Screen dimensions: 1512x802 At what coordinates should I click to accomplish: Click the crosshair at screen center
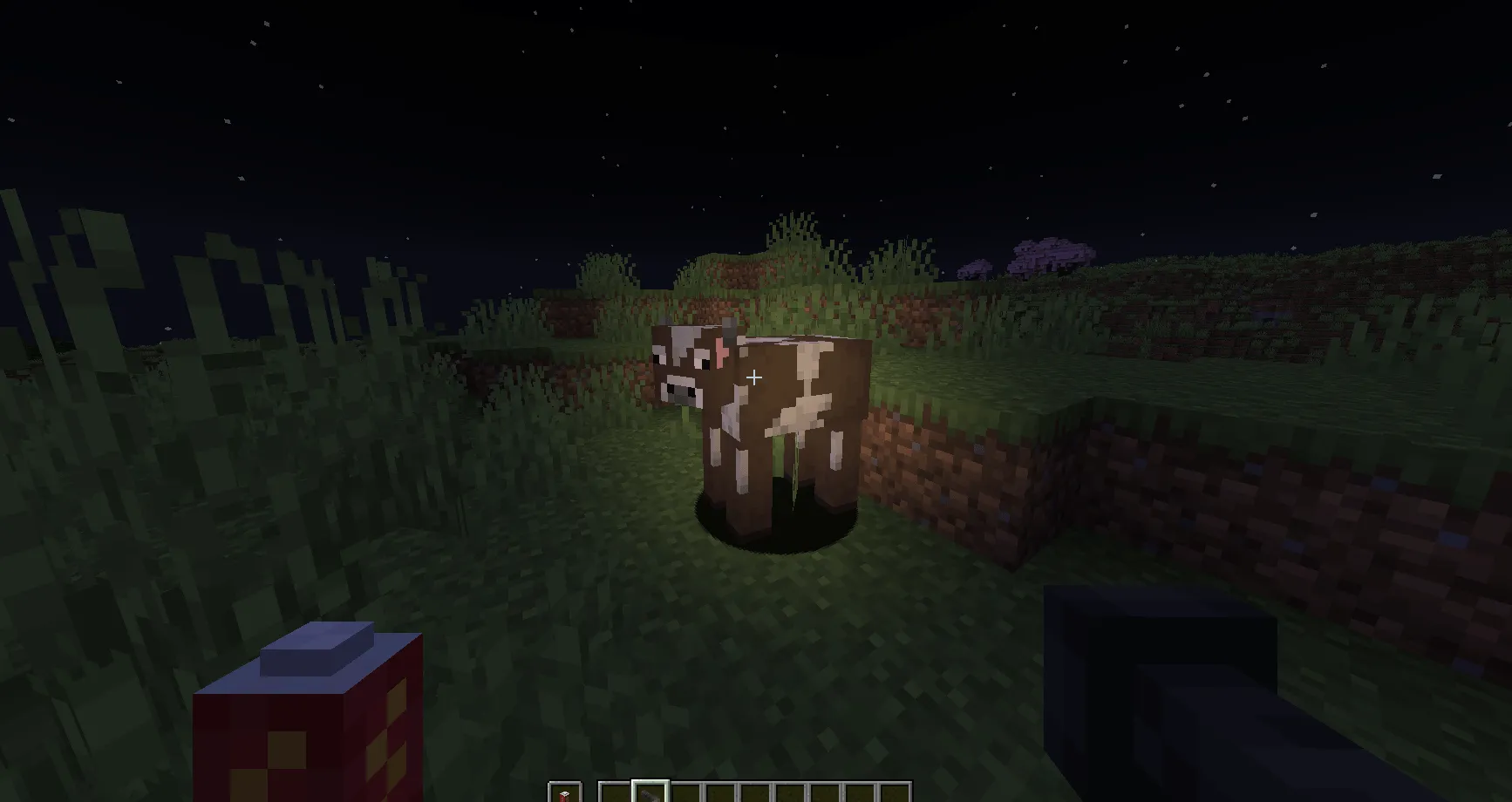pyautogui.click(x=754, y=377)
